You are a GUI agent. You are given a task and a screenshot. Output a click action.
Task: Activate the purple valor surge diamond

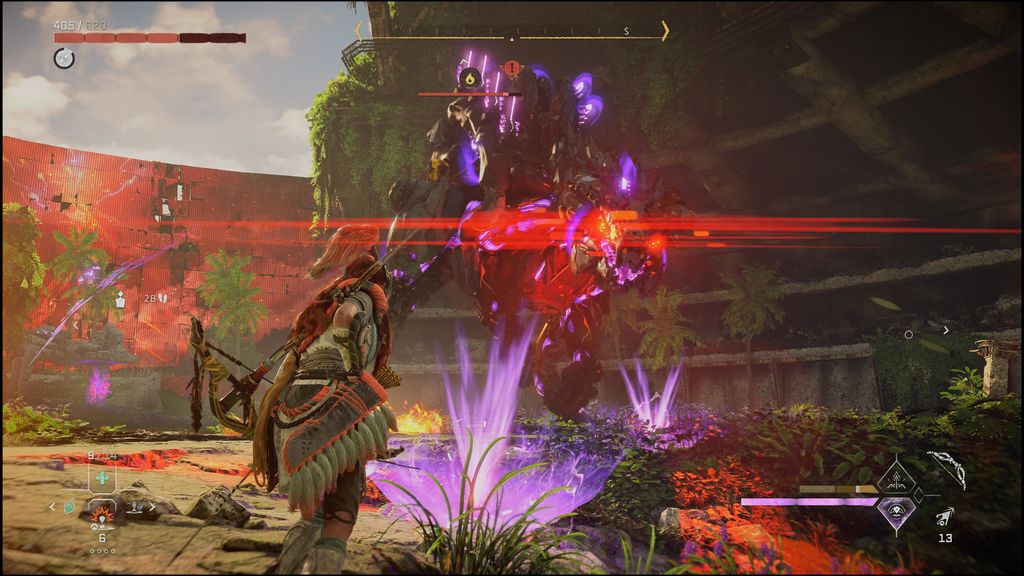[896, 510]
